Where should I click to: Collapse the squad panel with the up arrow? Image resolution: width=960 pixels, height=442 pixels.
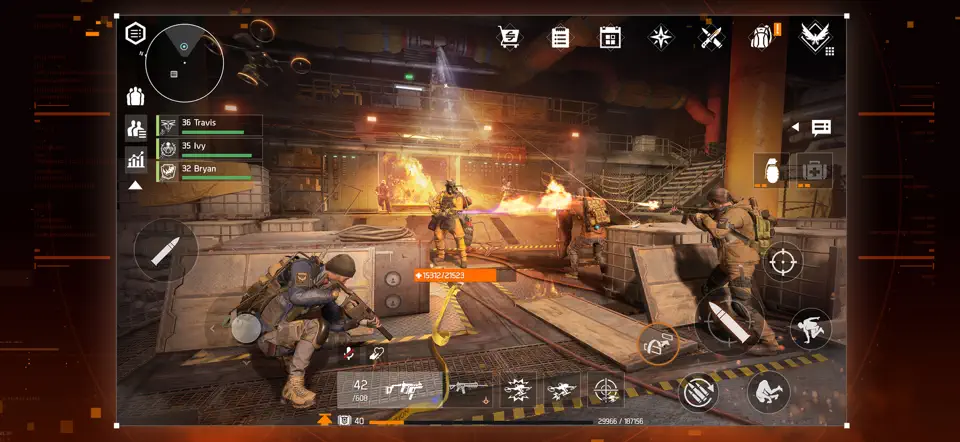point(134,185)
